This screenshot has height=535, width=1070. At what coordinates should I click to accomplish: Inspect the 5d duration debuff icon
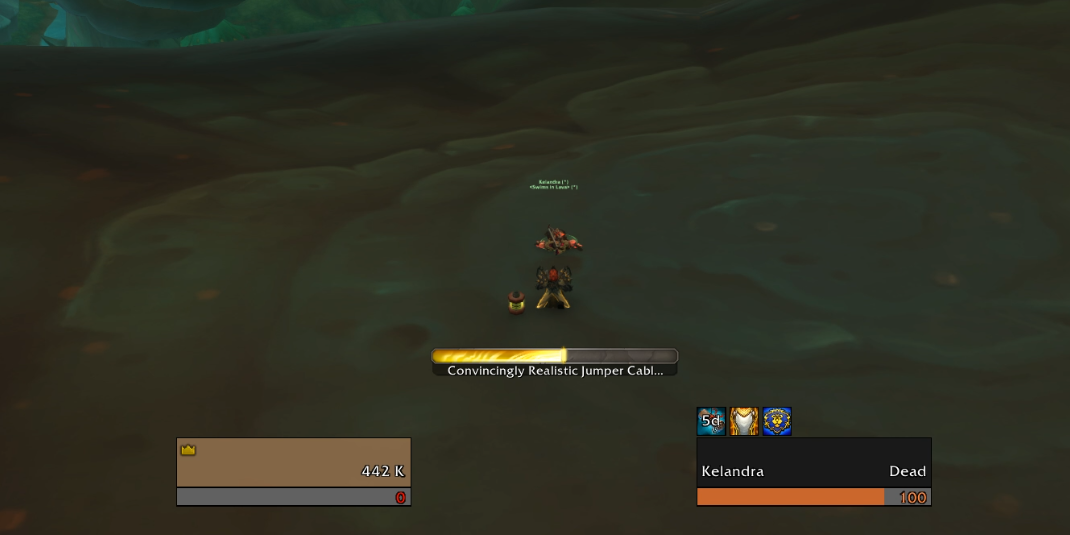tap(711, 421)
